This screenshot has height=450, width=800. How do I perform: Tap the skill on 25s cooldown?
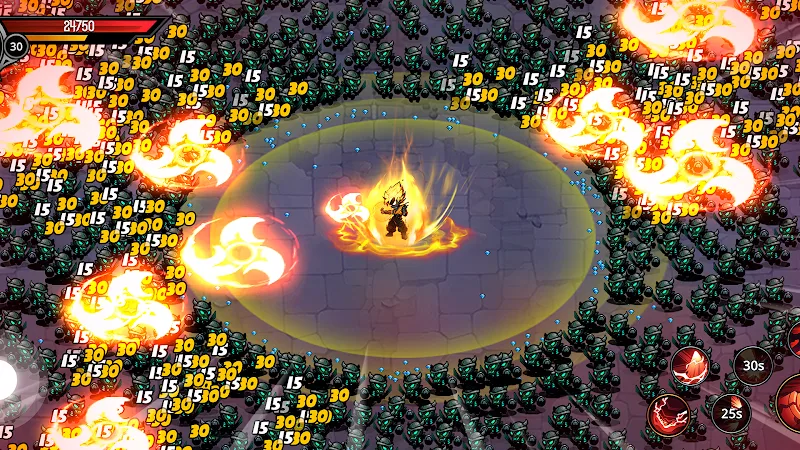coord(732,412)
